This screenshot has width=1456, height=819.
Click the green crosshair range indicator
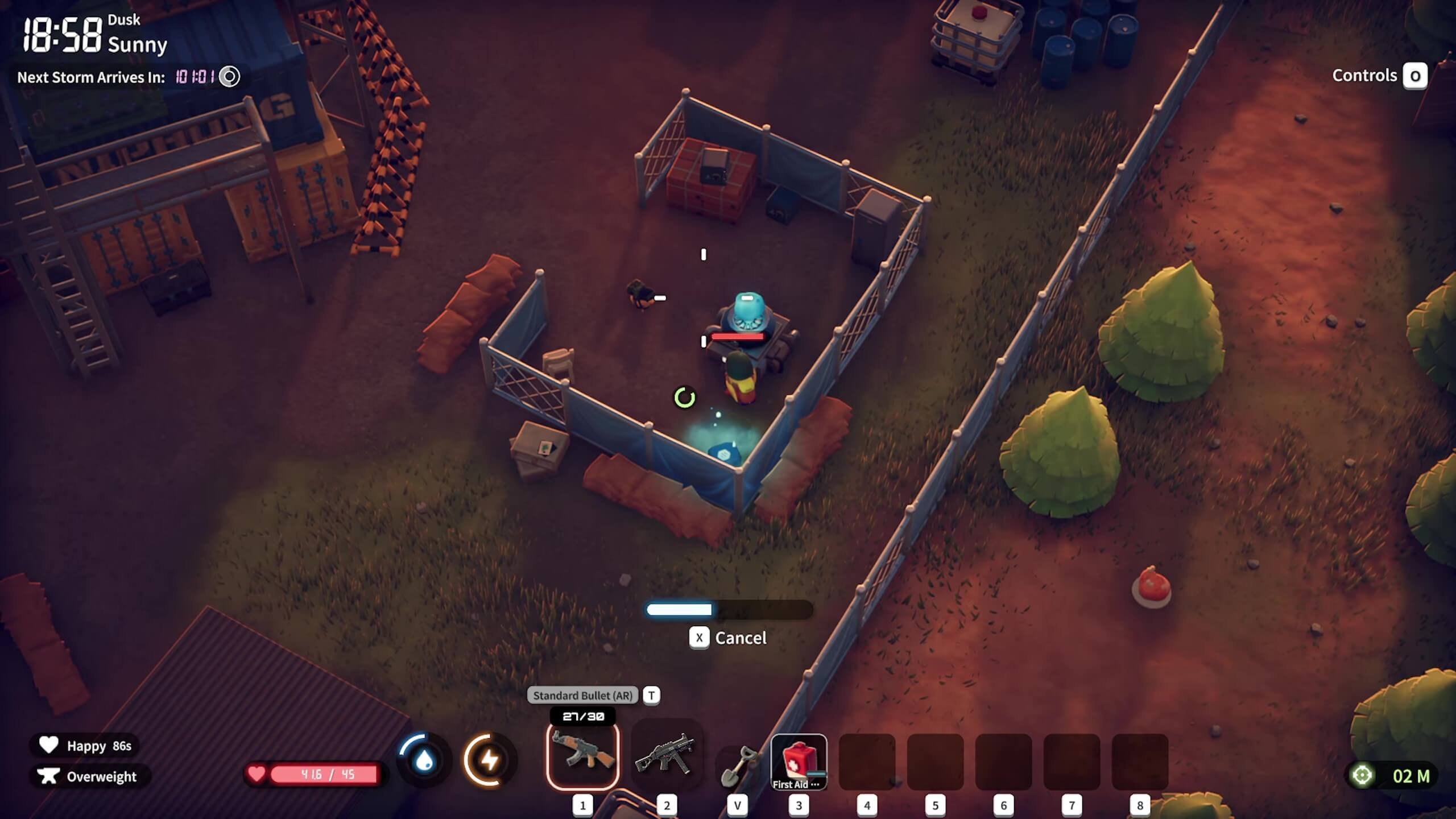point(1362,775)
